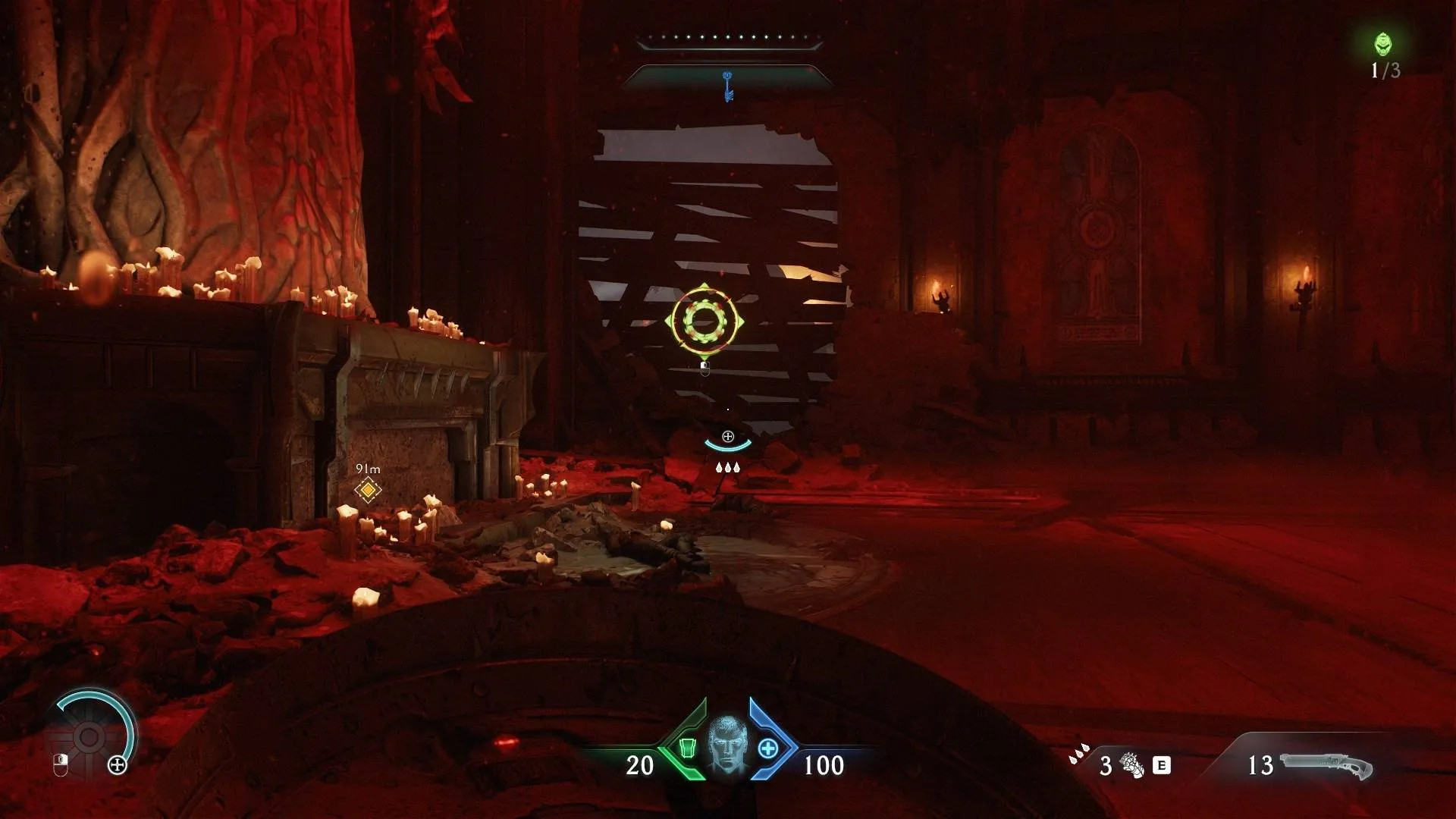Click the orange diamond objective marker
1456x819 pixels.
368,490
